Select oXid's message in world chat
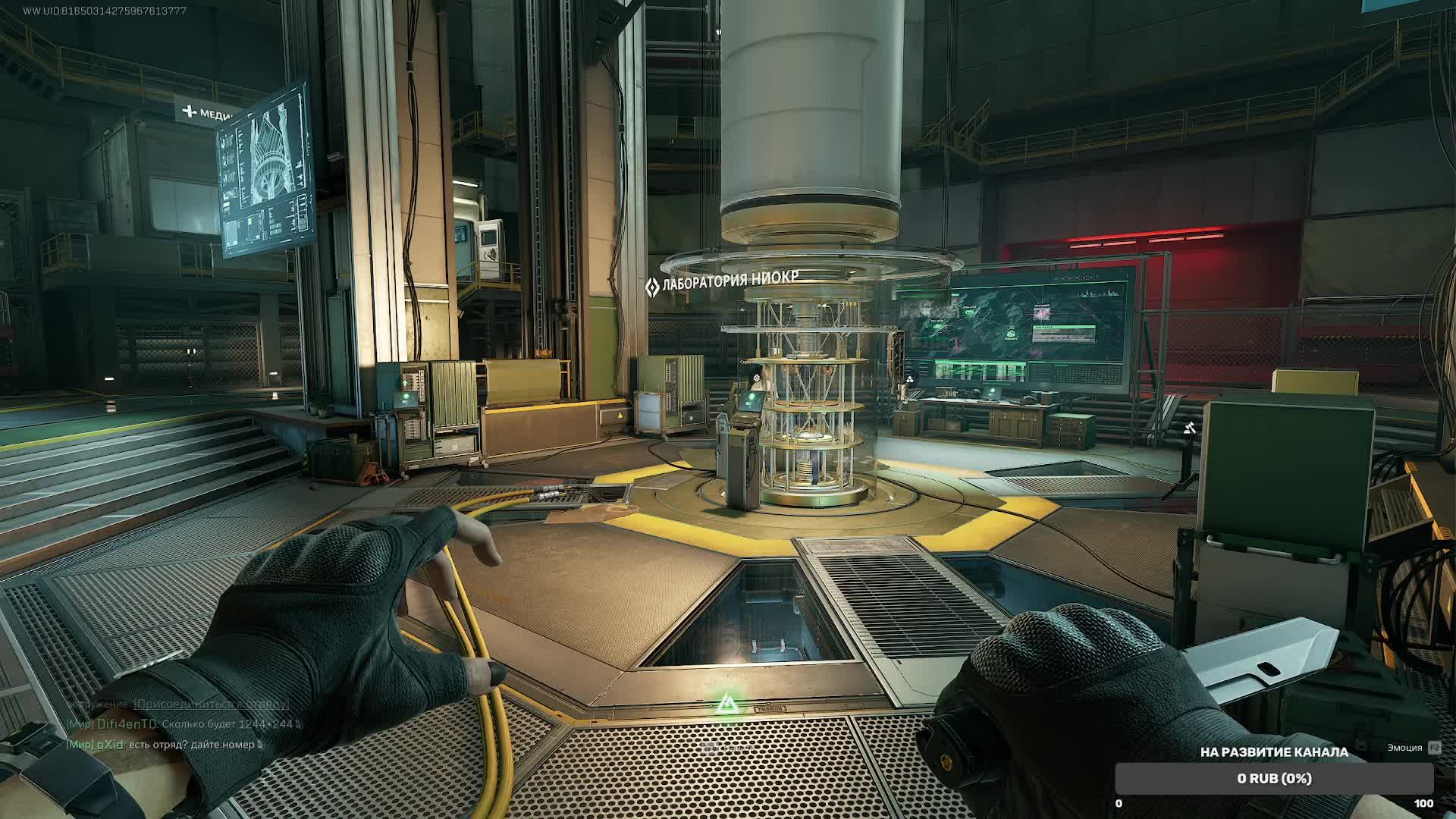The height and width of the screenshot is (819, 1456). (192, 745)
